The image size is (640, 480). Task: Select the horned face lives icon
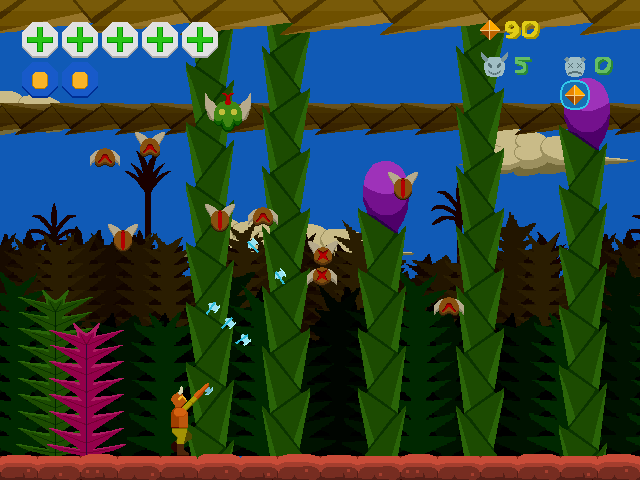493,66
